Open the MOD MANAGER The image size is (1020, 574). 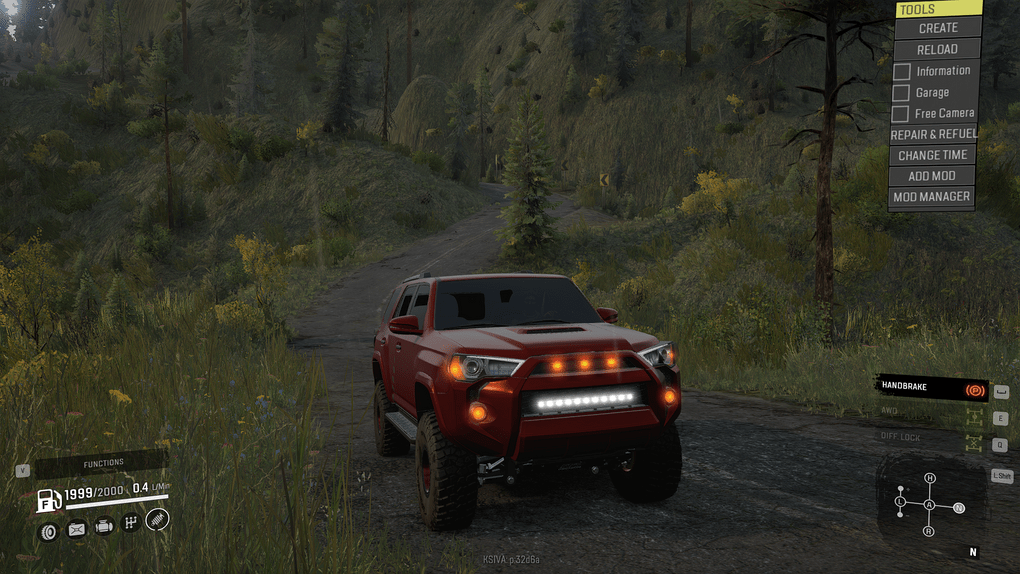[x=931, y=197]
